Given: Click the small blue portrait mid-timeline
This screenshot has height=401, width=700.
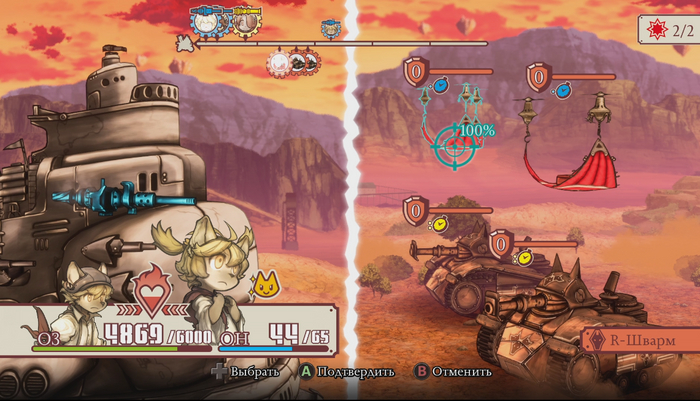Looking at the screenshot, I should pyautogui.click(x=329, y=29).
